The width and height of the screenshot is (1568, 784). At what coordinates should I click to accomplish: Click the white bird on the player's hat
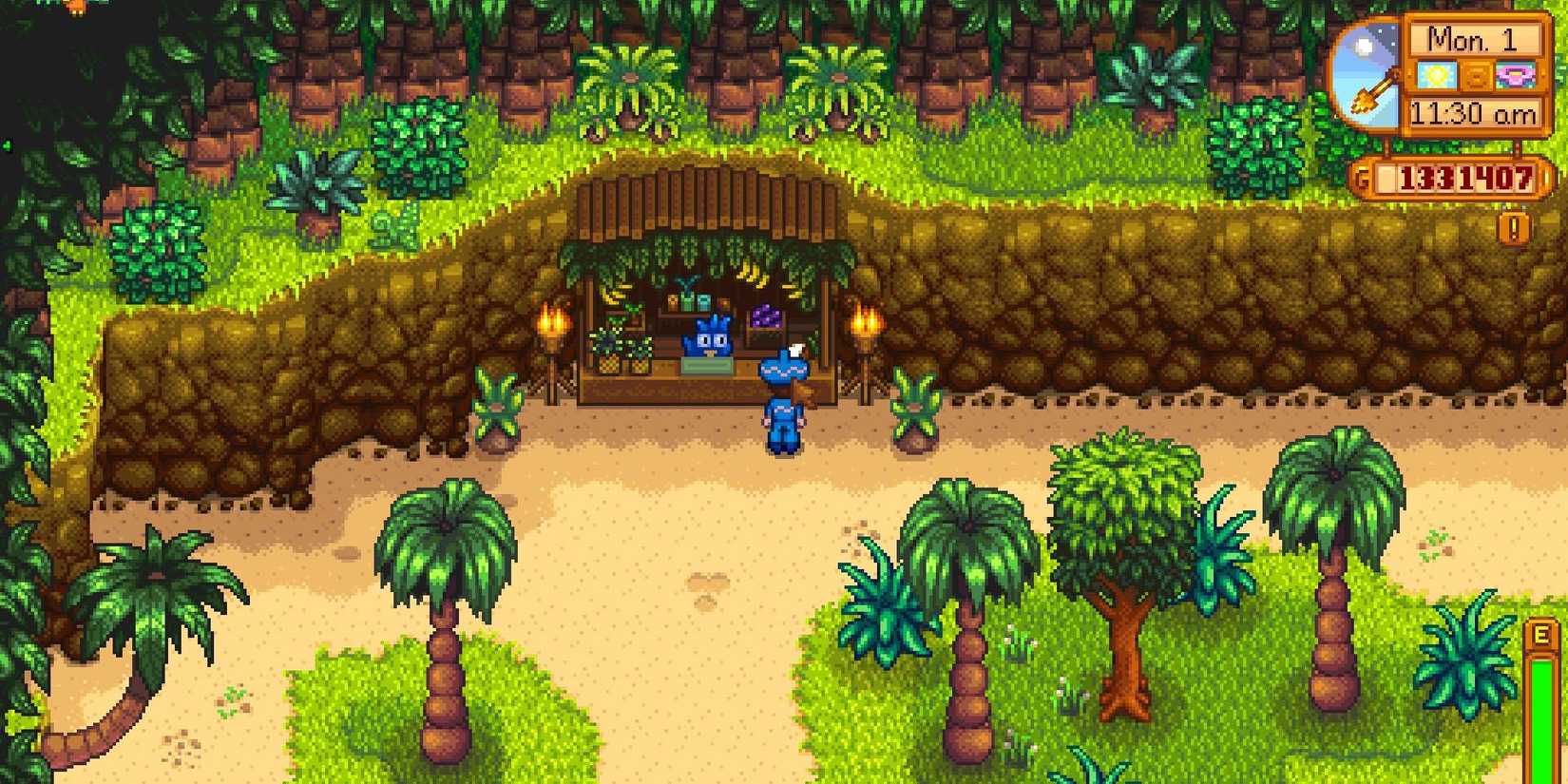[x=796, y=349]
